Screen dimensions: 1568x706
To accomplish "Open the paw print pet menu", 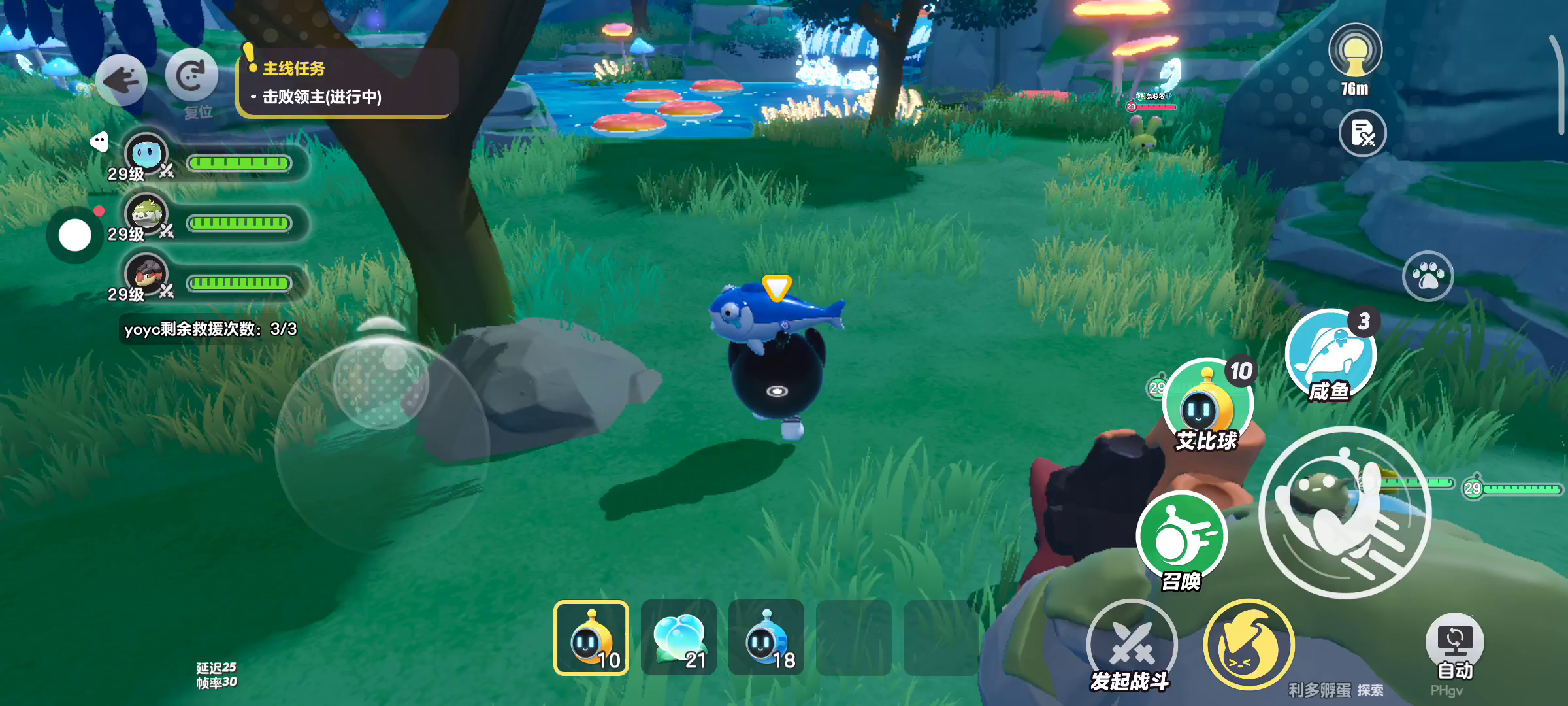I will pos(1428,276).
